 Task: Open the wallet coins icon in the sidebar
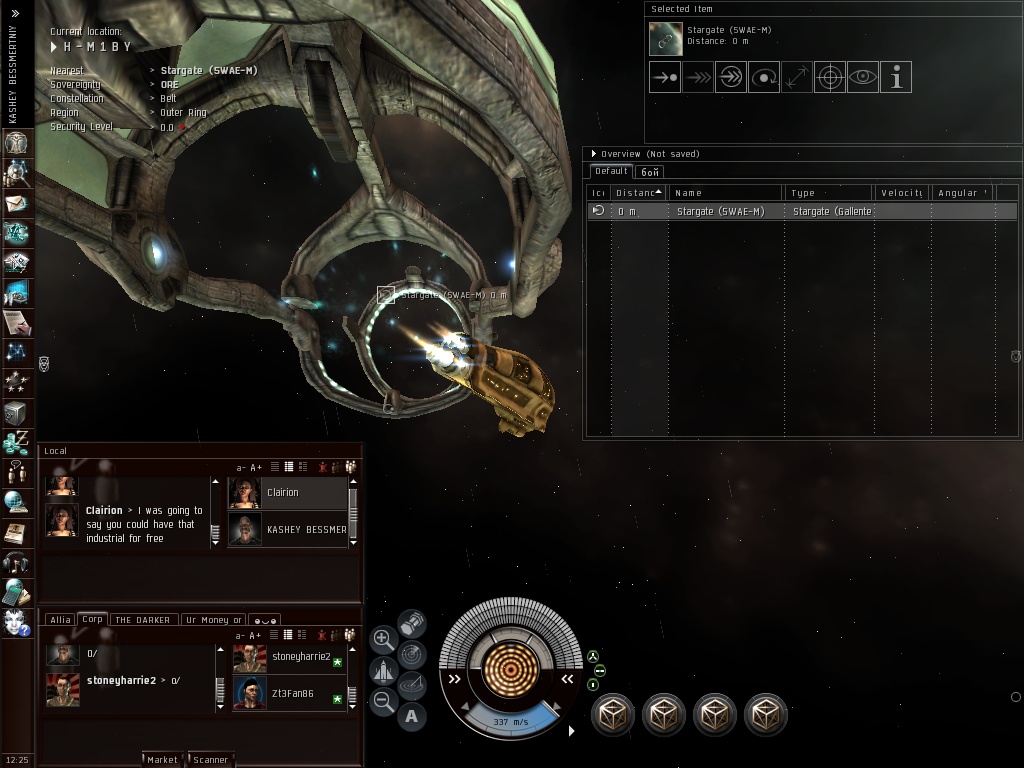(16, 441)
